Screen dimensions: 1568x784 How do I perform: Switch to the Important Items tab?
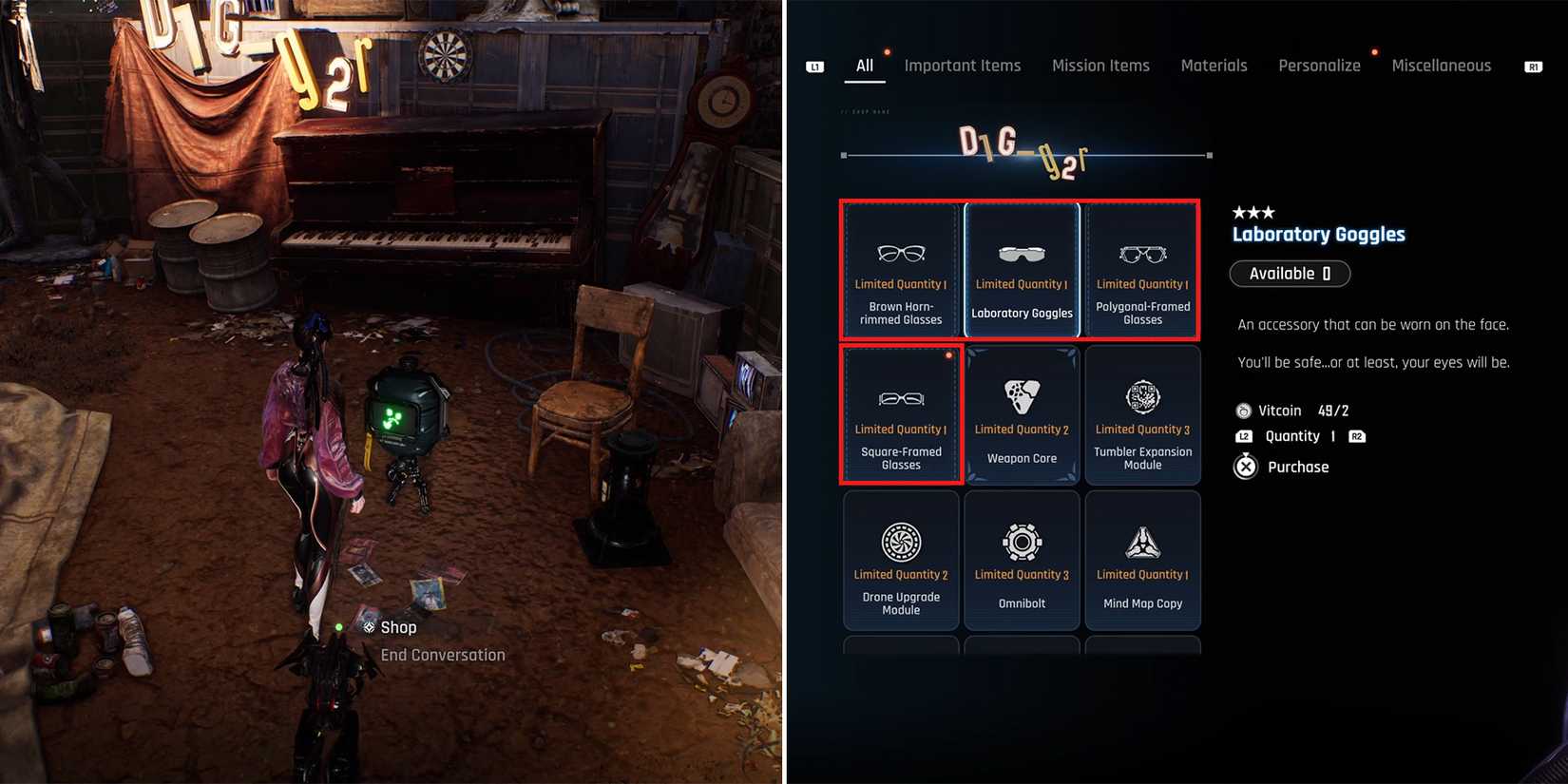963,65
